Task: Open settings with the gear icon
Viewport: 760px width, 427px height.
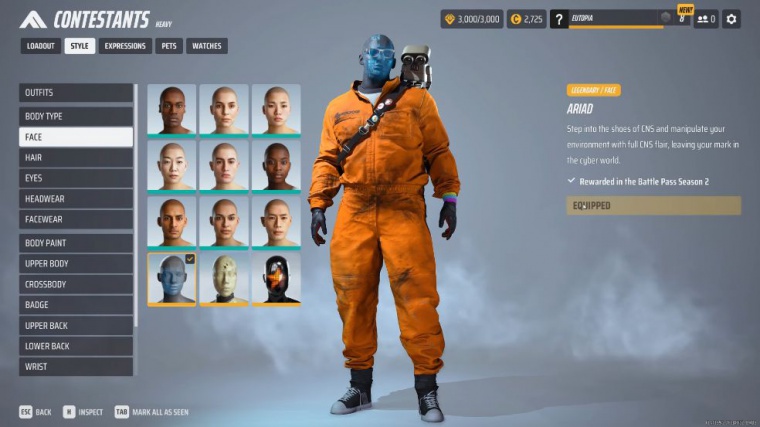Action: 732,19
